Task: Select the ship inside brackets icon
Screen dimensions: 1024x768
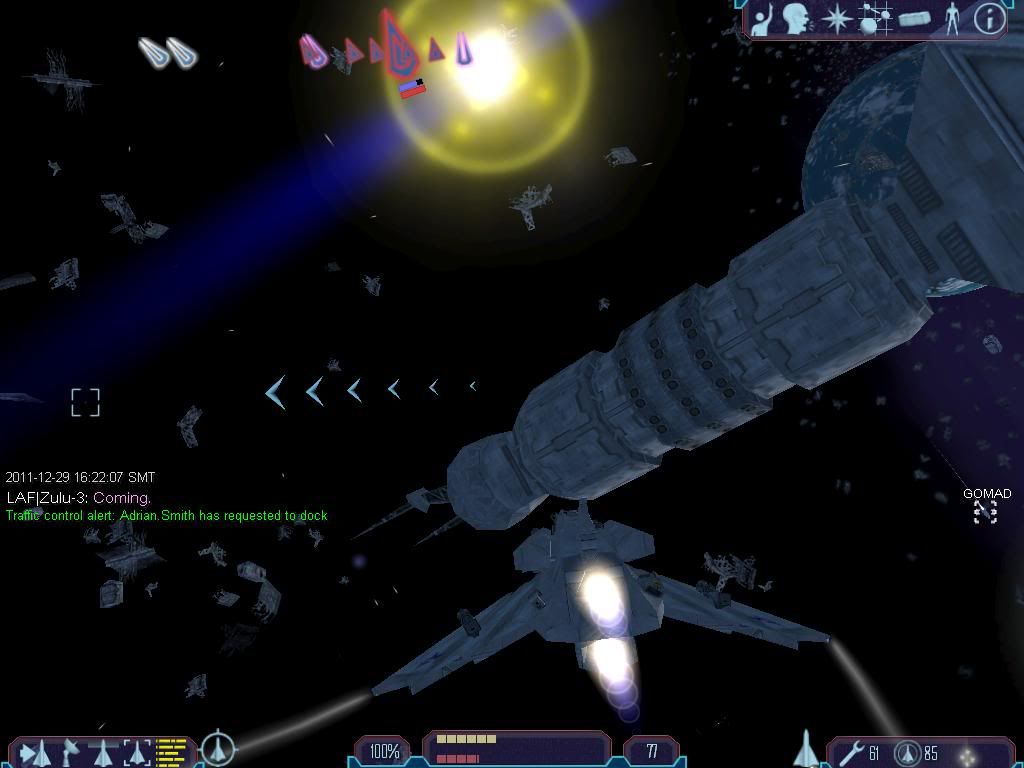Action: pos(137,752)
